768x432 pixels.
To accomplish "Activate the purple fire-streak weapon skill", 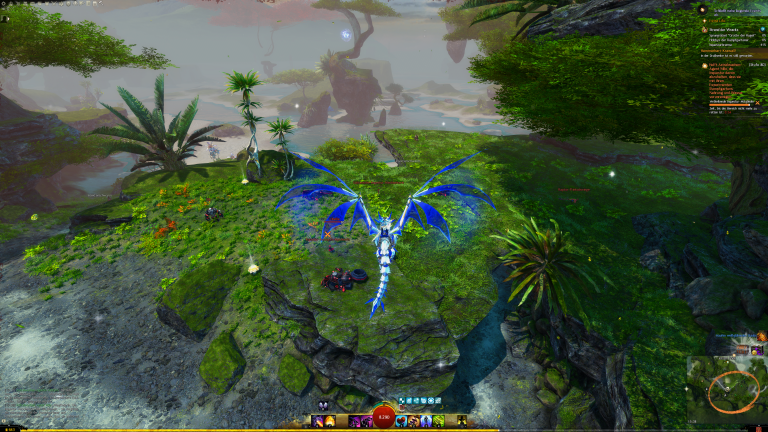I will click(317, 421).
